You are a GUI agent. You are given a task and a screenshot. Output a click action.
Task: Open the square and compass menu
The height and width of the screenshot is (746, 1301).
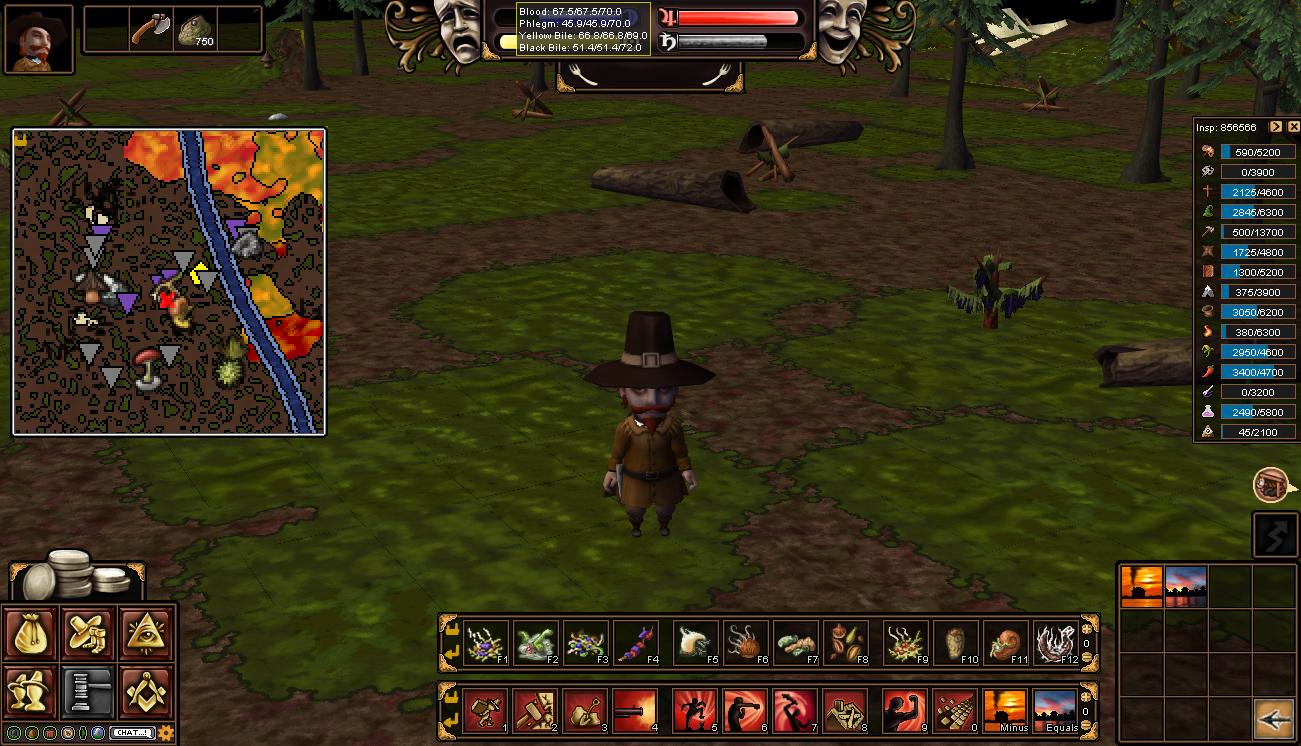point(147,690)
